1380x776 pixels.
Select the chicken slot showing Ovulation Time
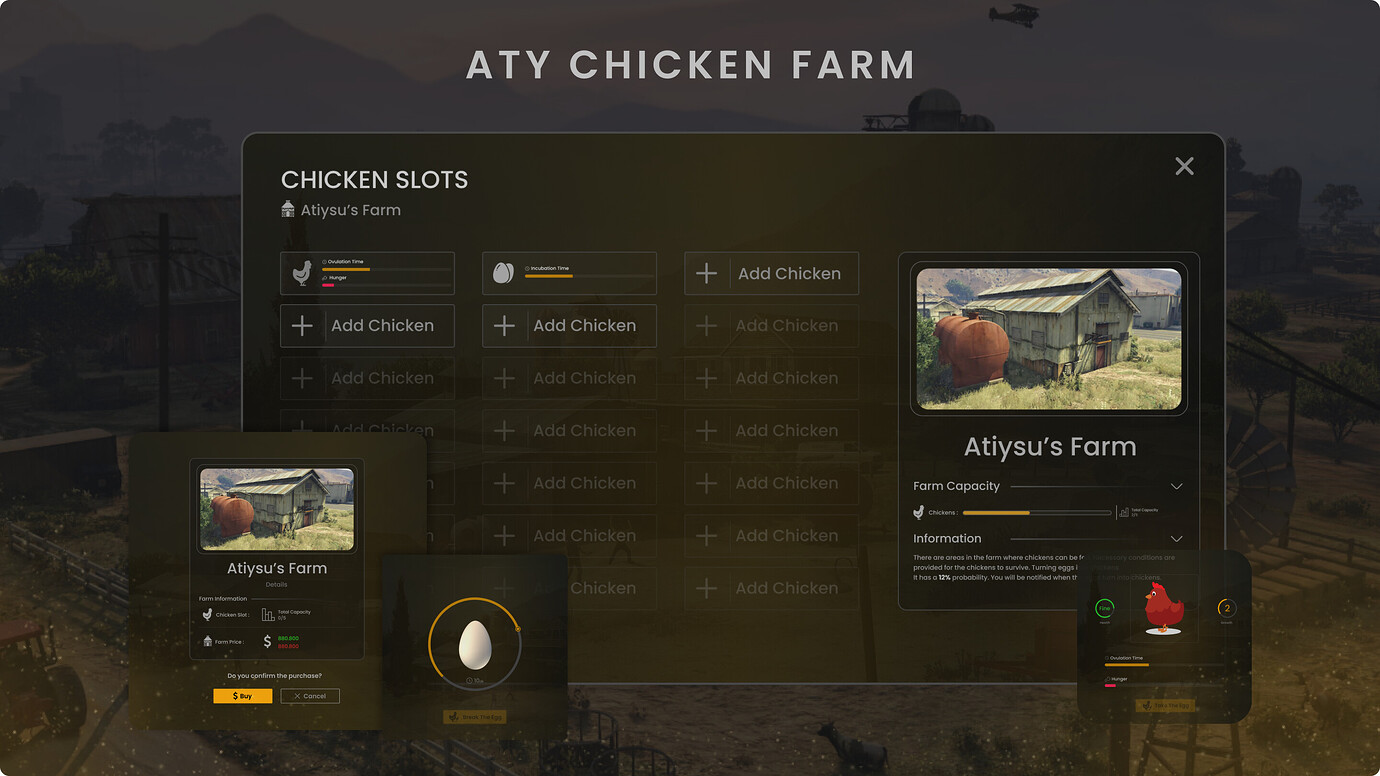point(367,272)
